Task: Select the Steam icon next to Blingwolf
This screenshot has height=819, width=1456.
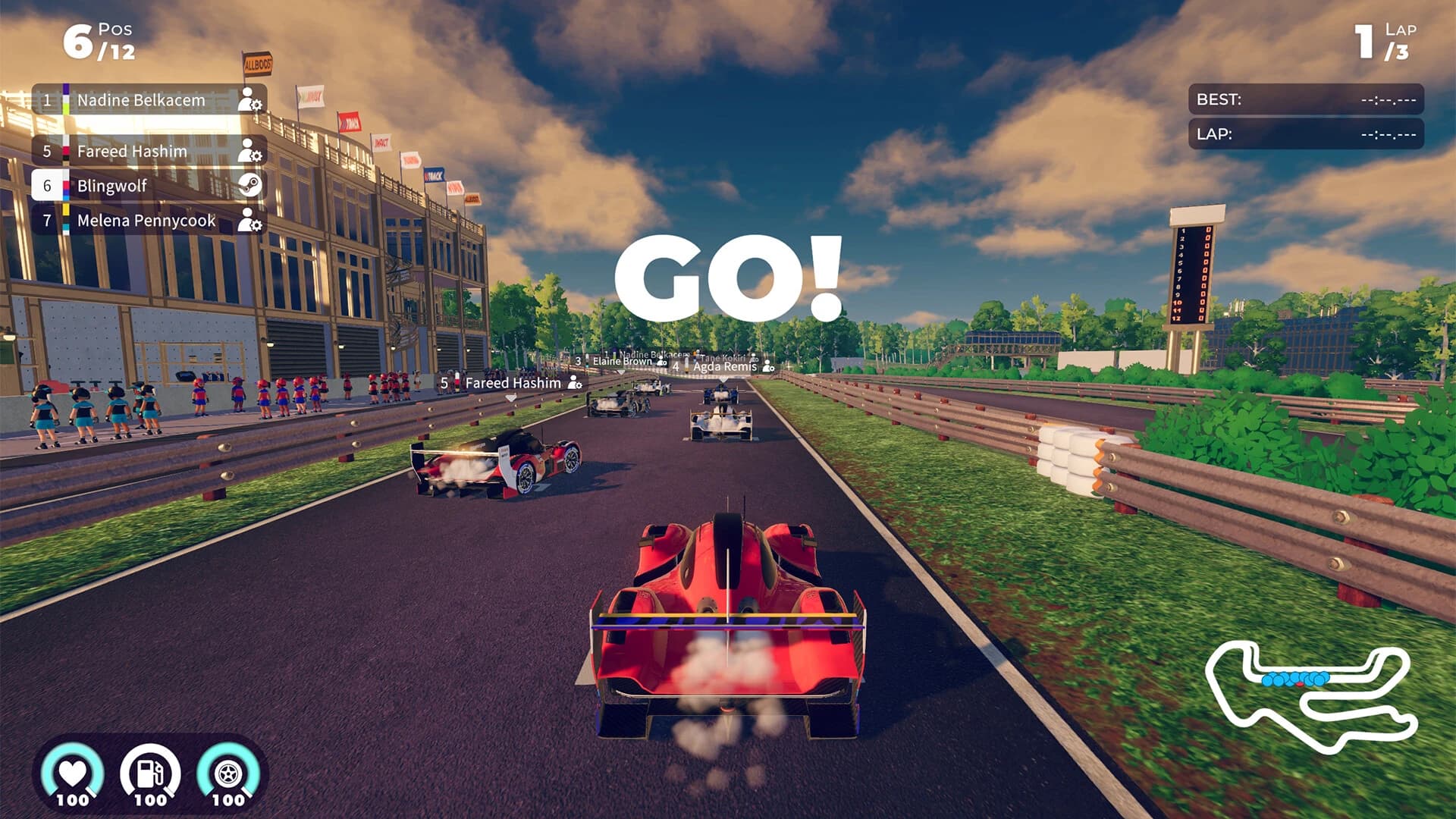Action: click(x=250, y=186)
